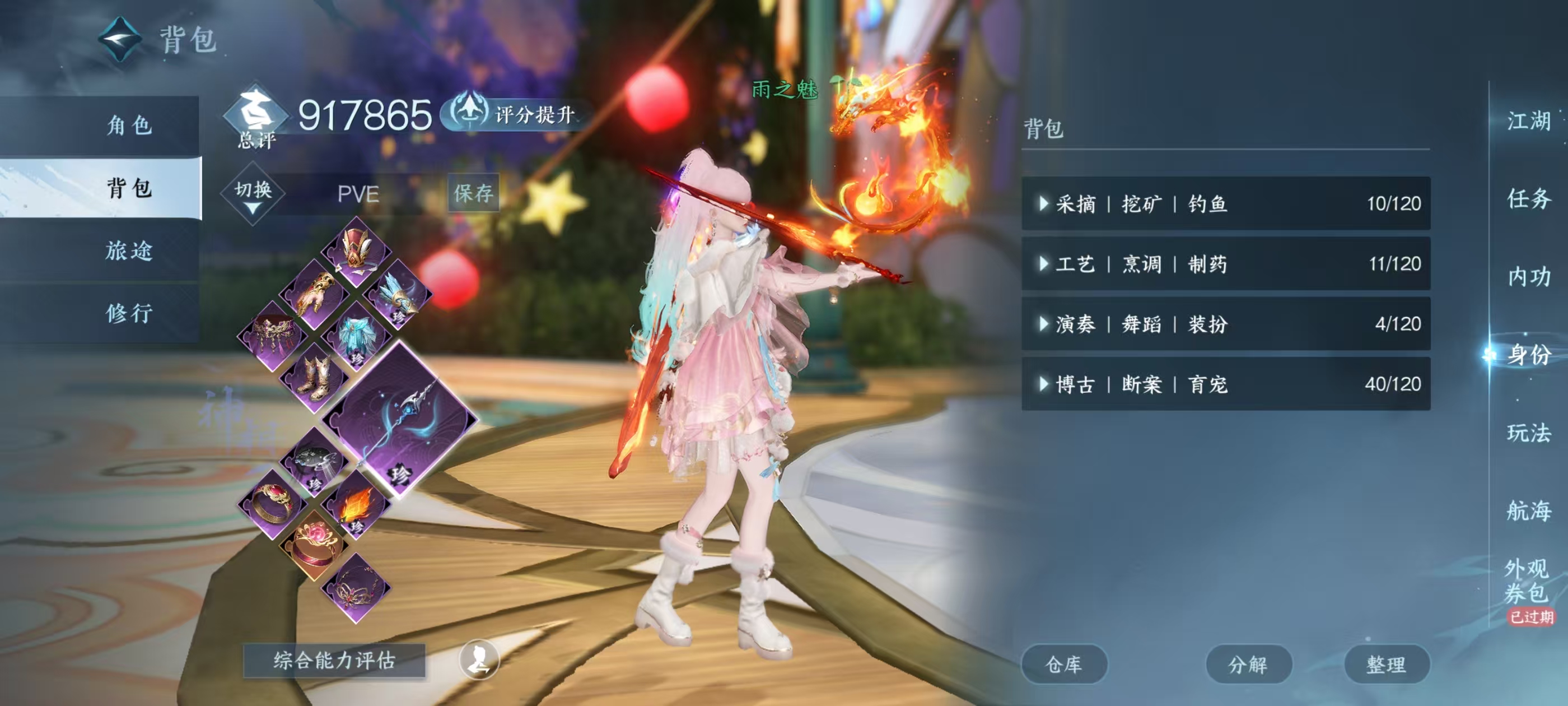The height and width of the screenshot is (706, 1568).
Task: Open the 仓库 warehouse
Action: 1064,664
